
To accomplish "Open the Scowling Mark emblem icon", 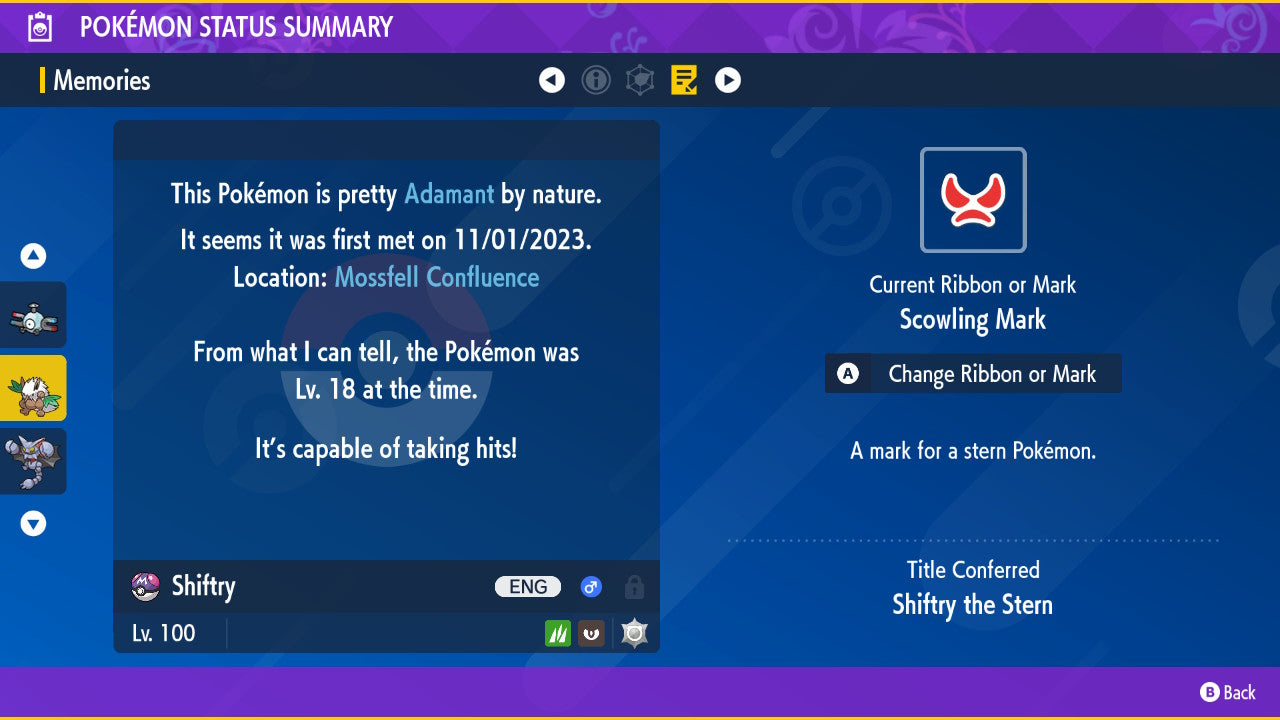I will pos(972,199).
